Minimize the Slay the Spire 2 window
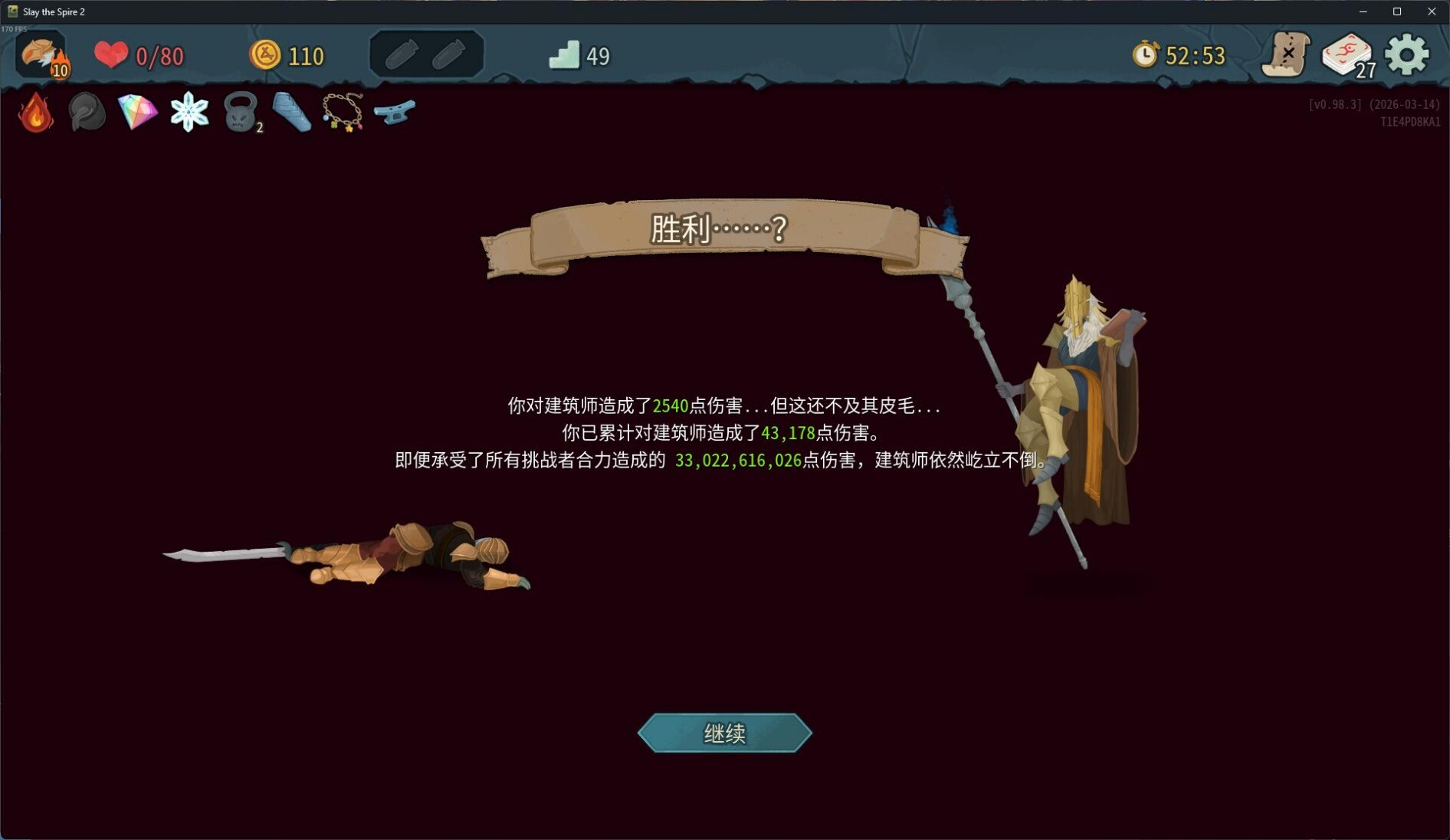 [x=1363, y=11]
